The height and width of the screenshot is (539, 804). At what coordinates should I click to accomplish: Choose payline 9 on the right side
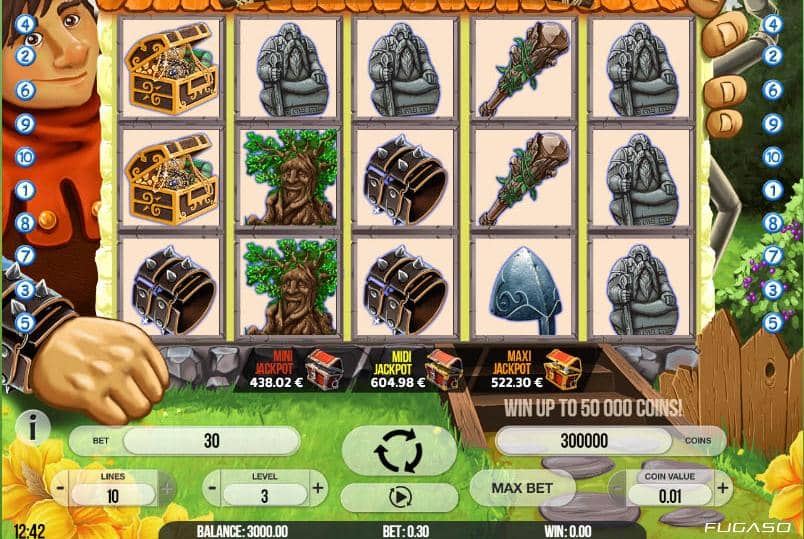pyautogui.click(x=772, y=124)
